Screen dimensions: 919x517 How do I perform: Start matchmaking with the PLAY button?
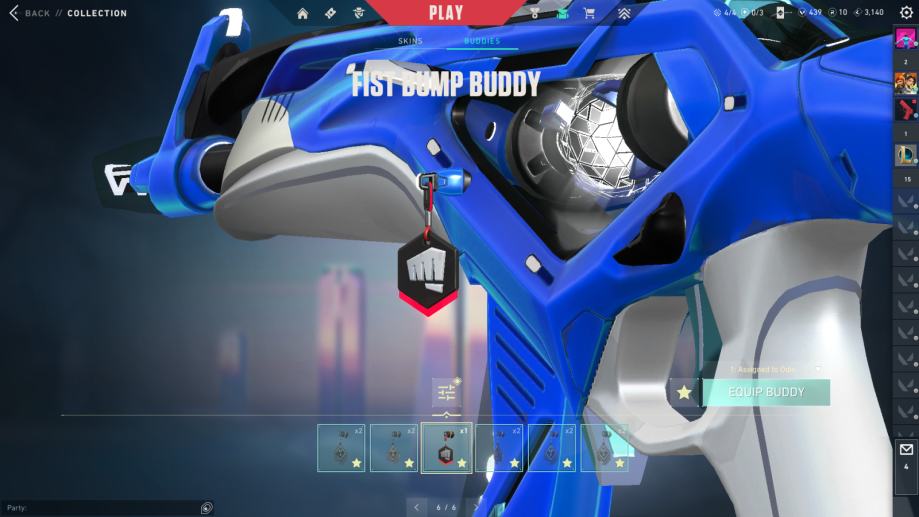click(446, 13)
